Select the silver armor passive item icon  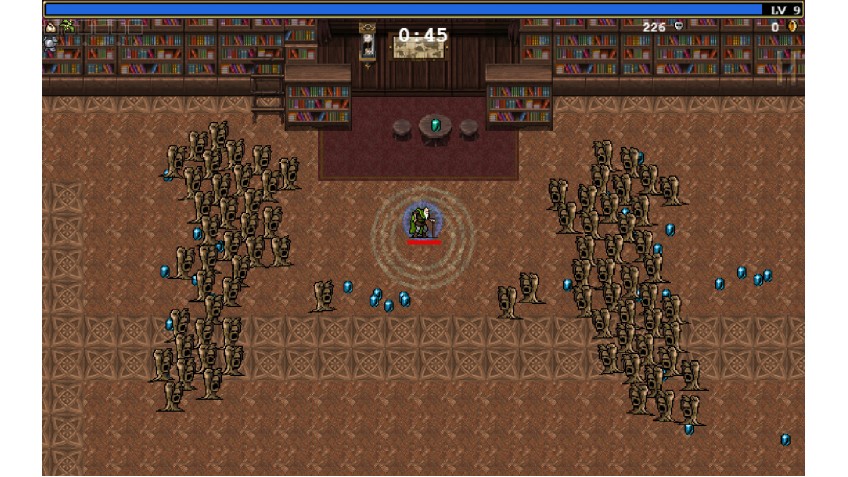point(51,43)
